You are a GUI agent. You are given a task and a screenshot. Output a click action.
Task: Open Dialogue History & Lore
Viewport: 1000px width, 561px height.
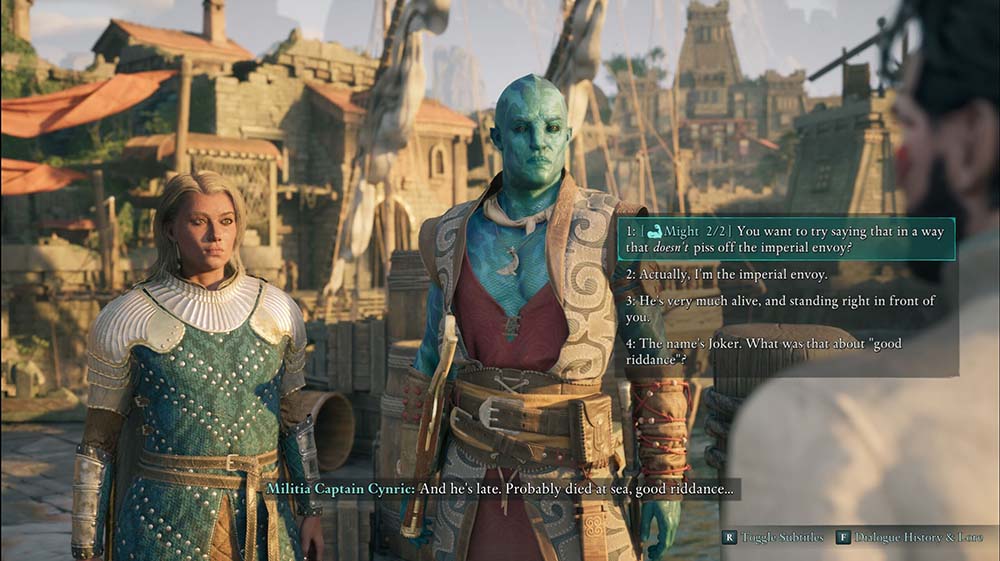(908, 538)
